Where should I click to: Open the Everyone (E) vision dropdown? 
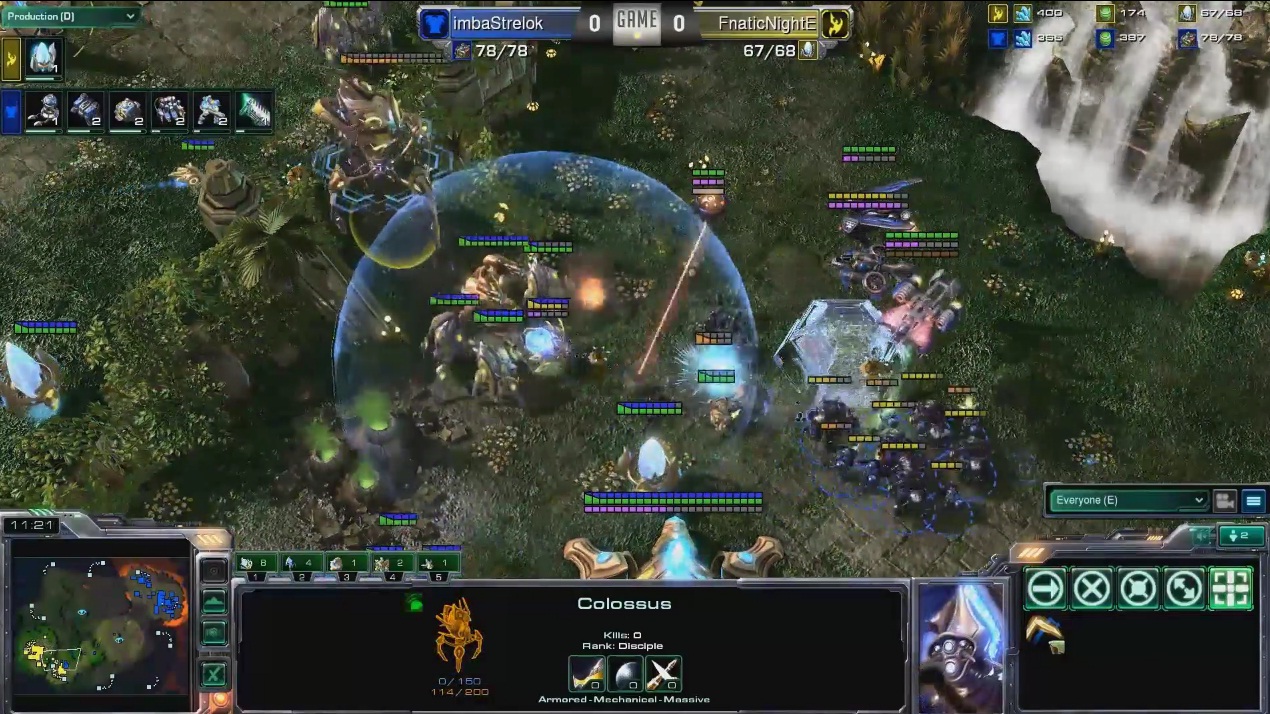click(x=1128, y=500)
